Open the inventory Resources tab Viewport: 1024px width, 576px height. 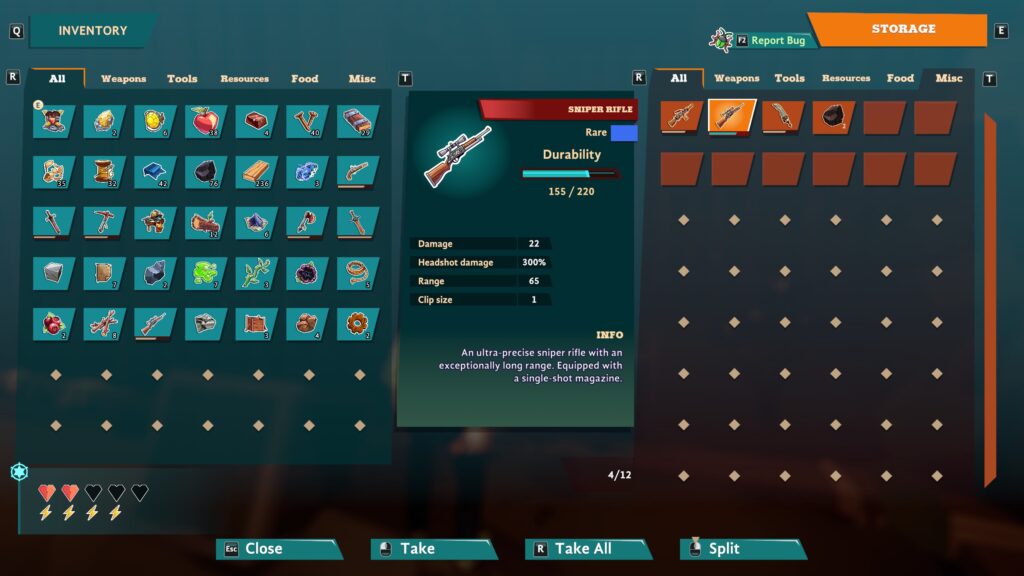(244, 78)
